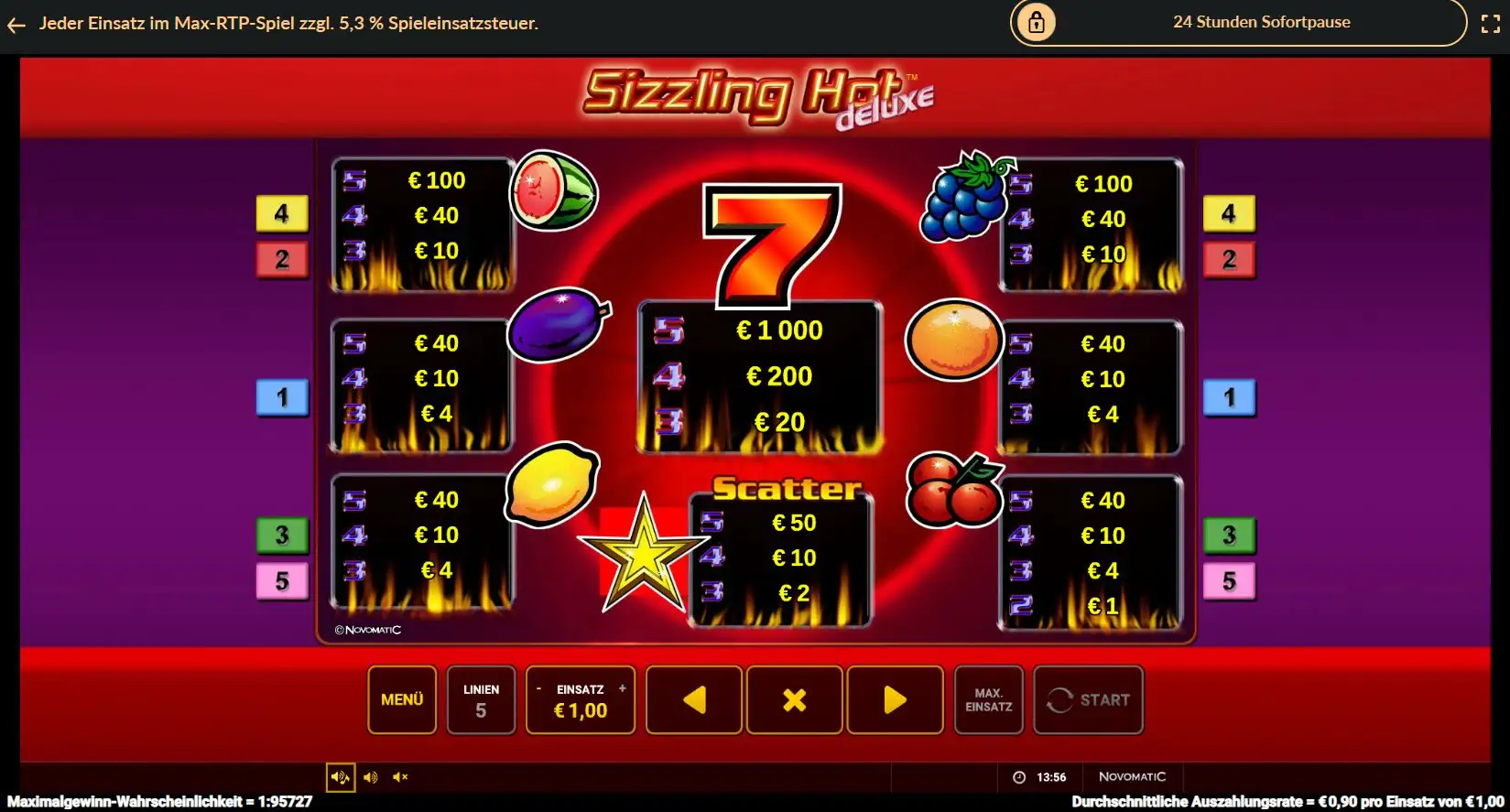Choose the sound effects only speaker icon
Viewport: 1510px width, 812px height.
pyautogui.click(x=370, y=777)
